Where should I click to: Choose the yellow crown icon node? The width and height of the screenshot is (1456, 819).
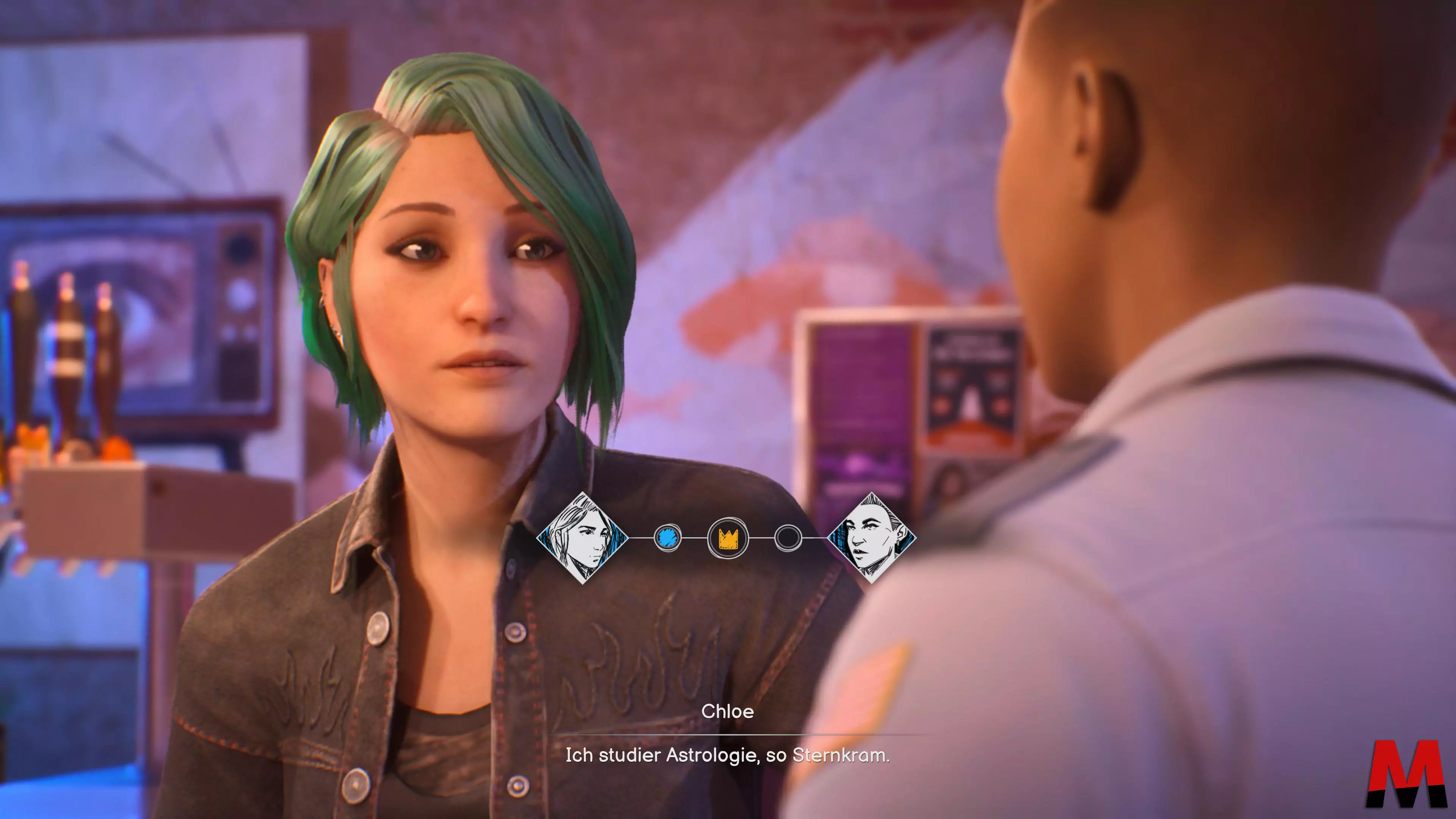coord(728,538)
